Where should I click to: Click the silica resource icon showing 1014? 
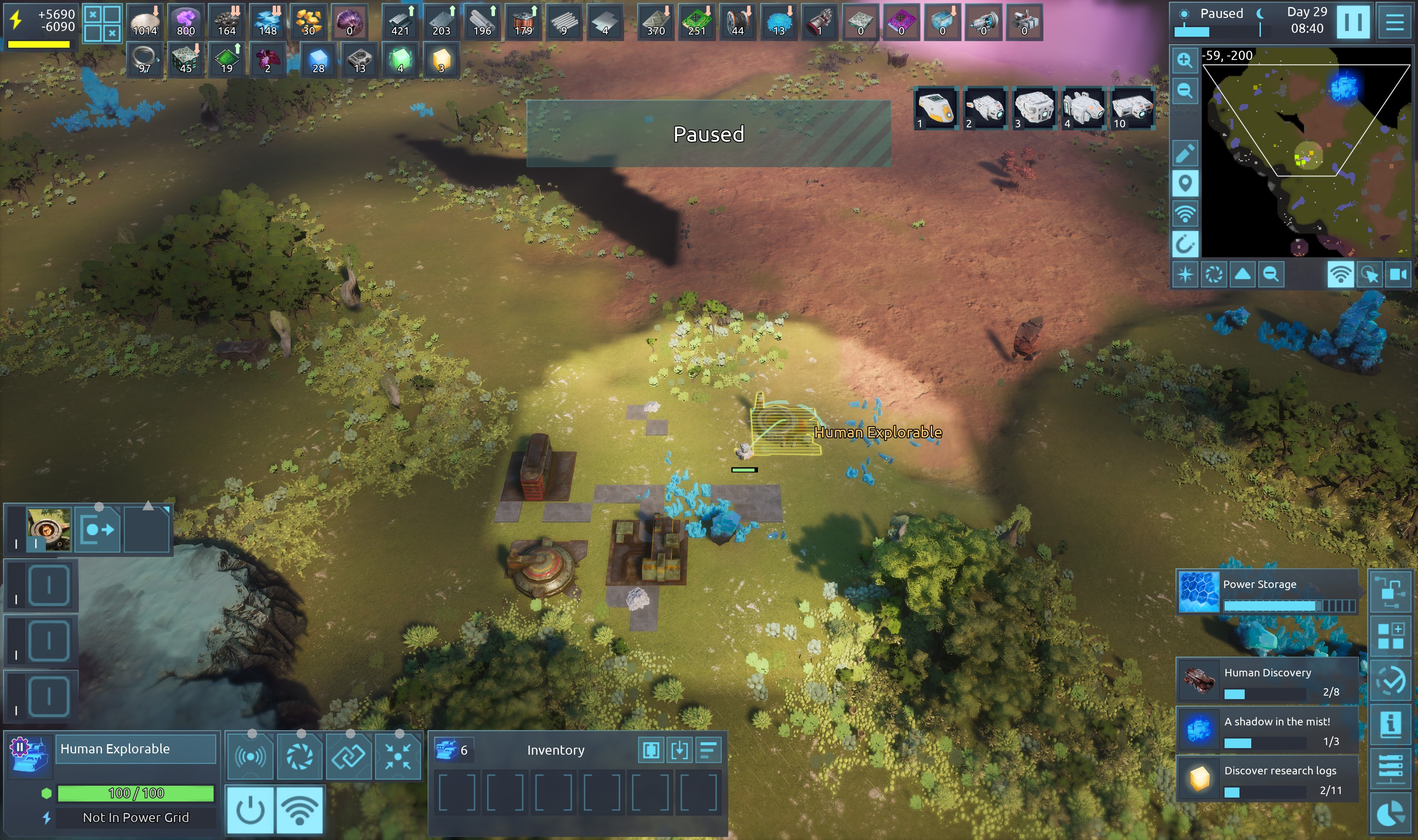click(145, 22)
